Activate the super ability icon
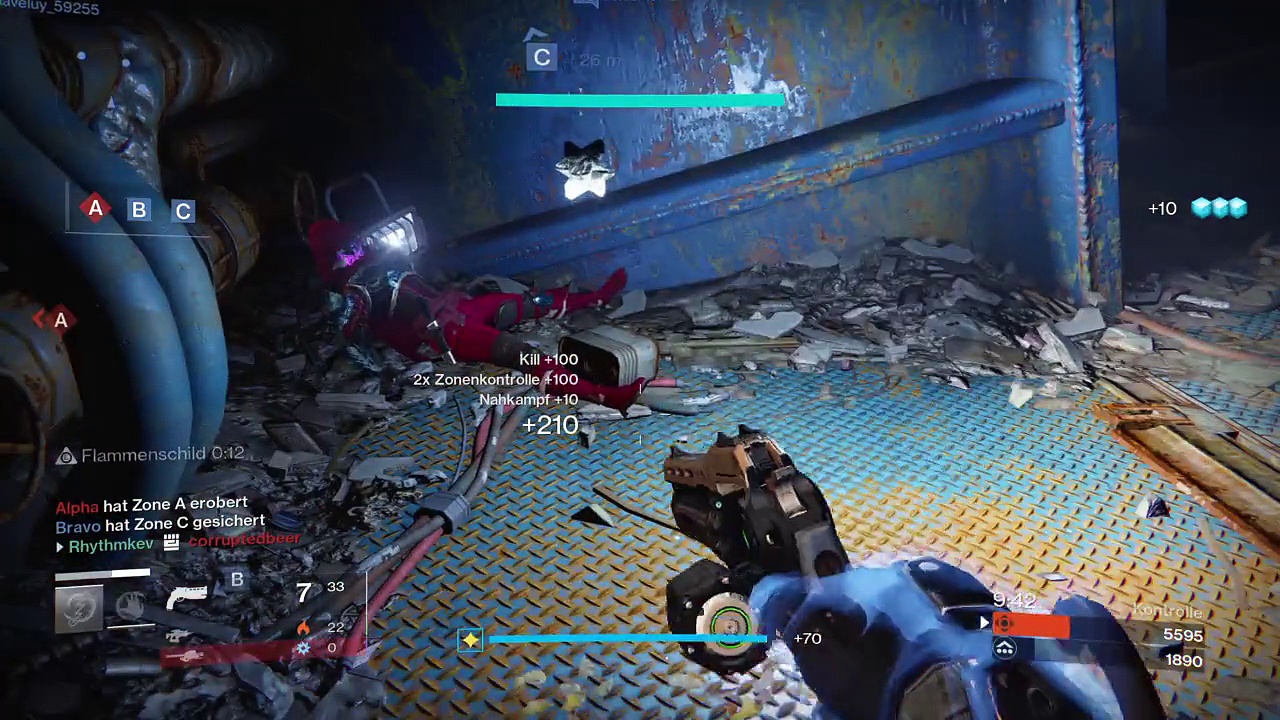The image size is (1280, 720). coord(79,609)
